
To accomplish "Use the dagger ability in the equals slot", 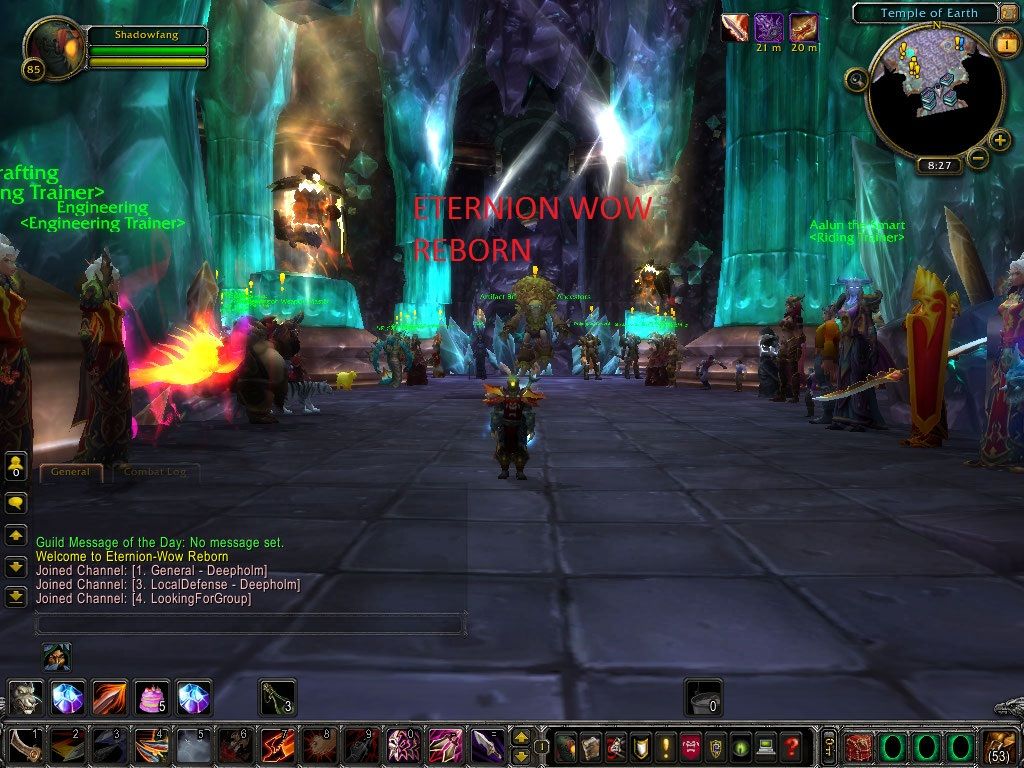I will pos(487,747).
